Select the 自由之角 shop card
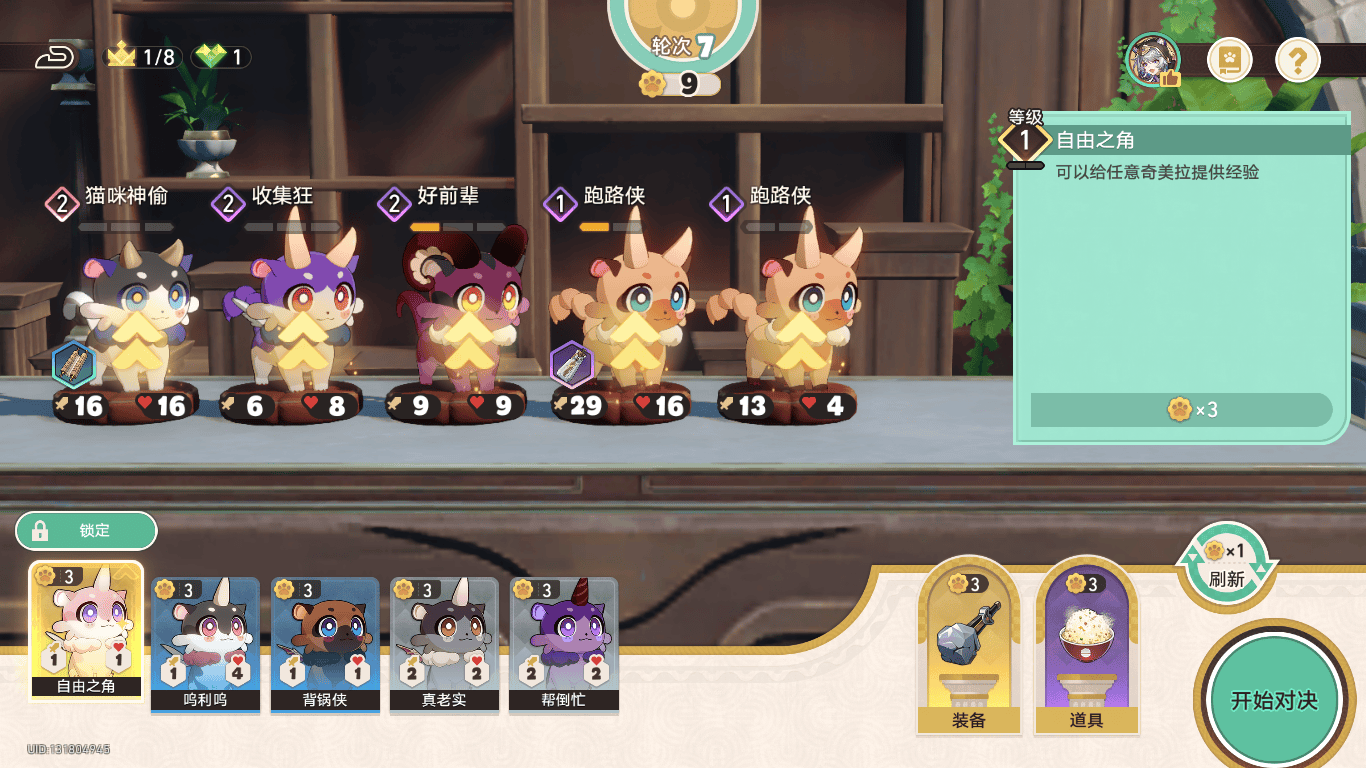This screenshot has width=1366, height=768. [x=86, y=630]
